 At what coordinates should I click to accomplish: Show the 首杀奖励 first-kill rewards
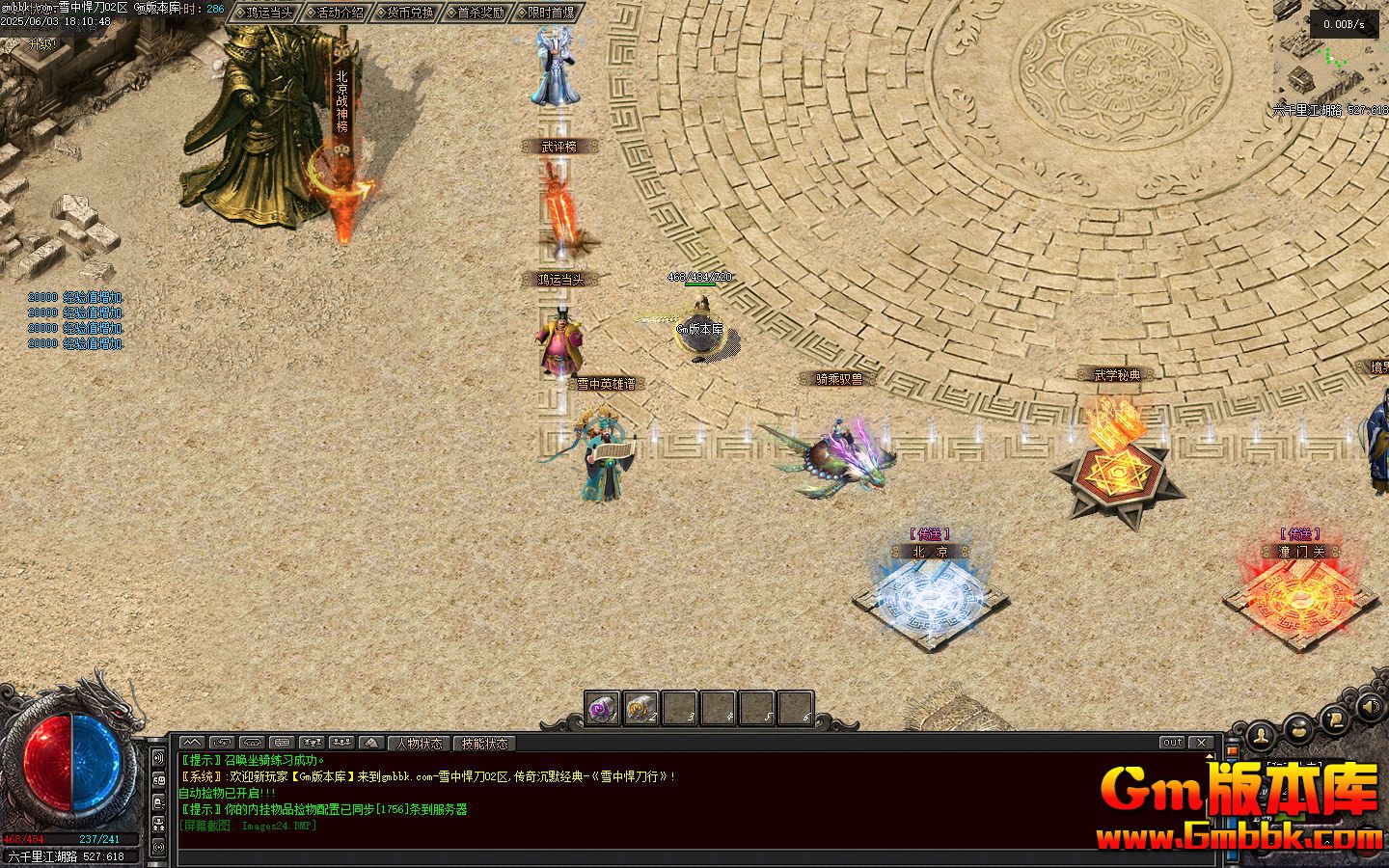(x=477, y=13)
